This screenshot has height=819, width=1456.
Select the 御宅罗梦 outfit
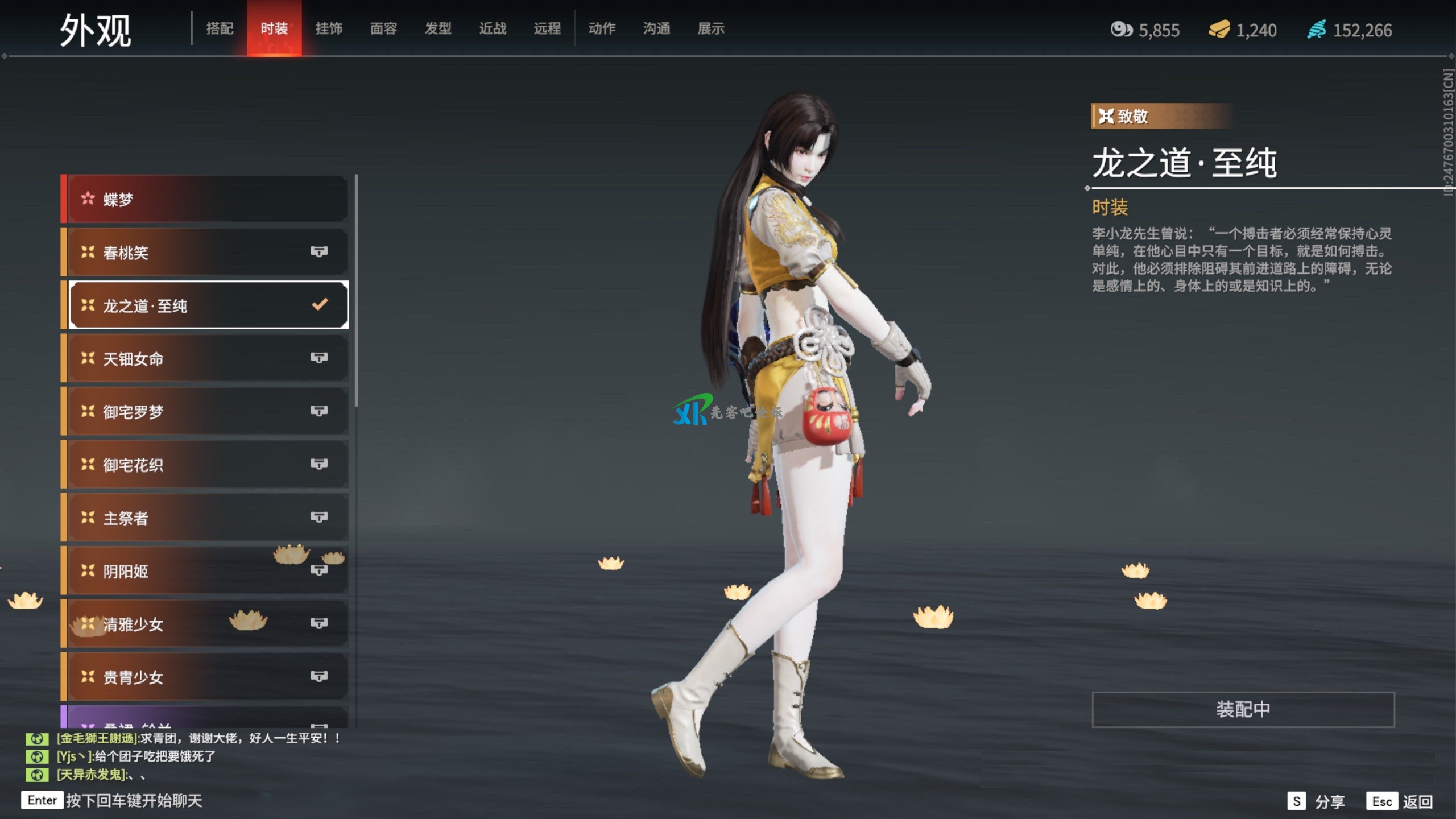coord(205,411)
